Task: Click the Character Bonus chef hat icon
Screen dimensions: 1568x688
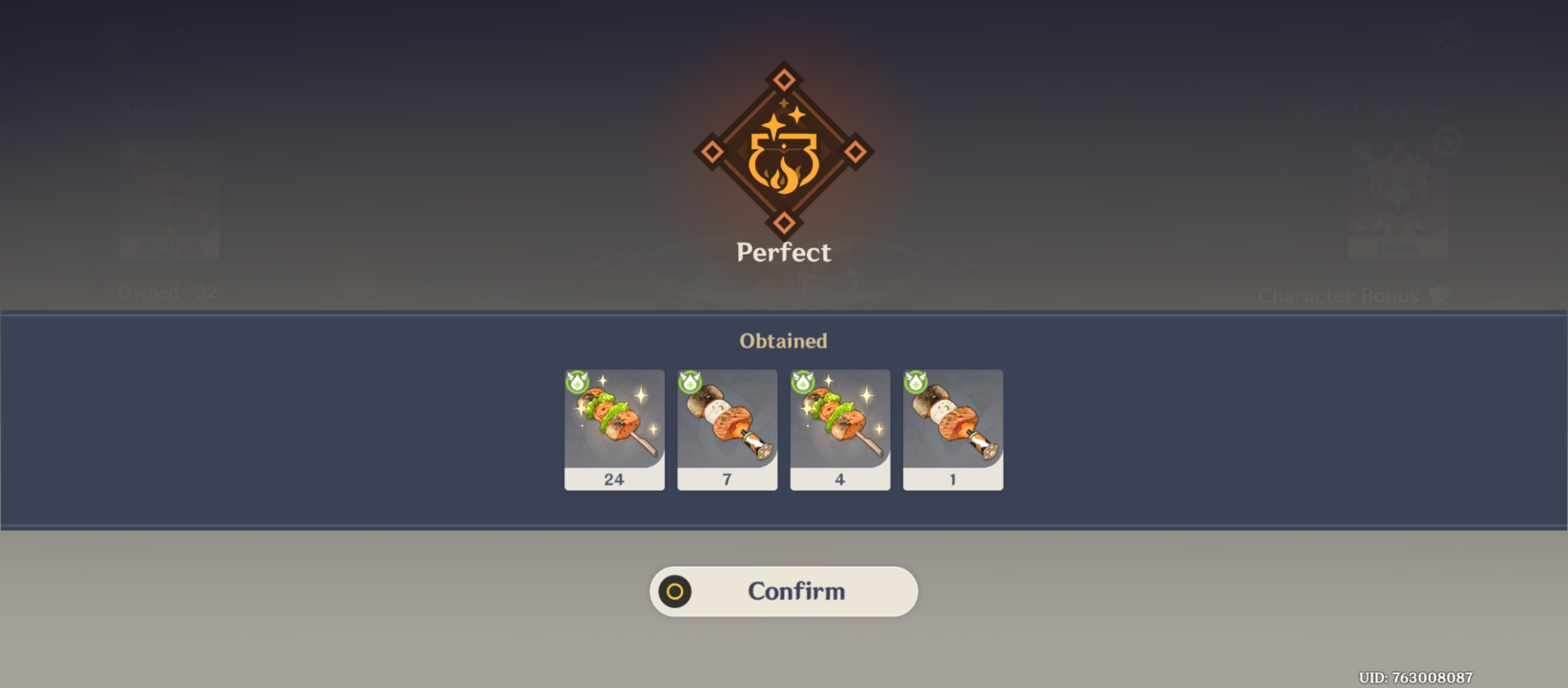Action: (x=1439, y=295)
